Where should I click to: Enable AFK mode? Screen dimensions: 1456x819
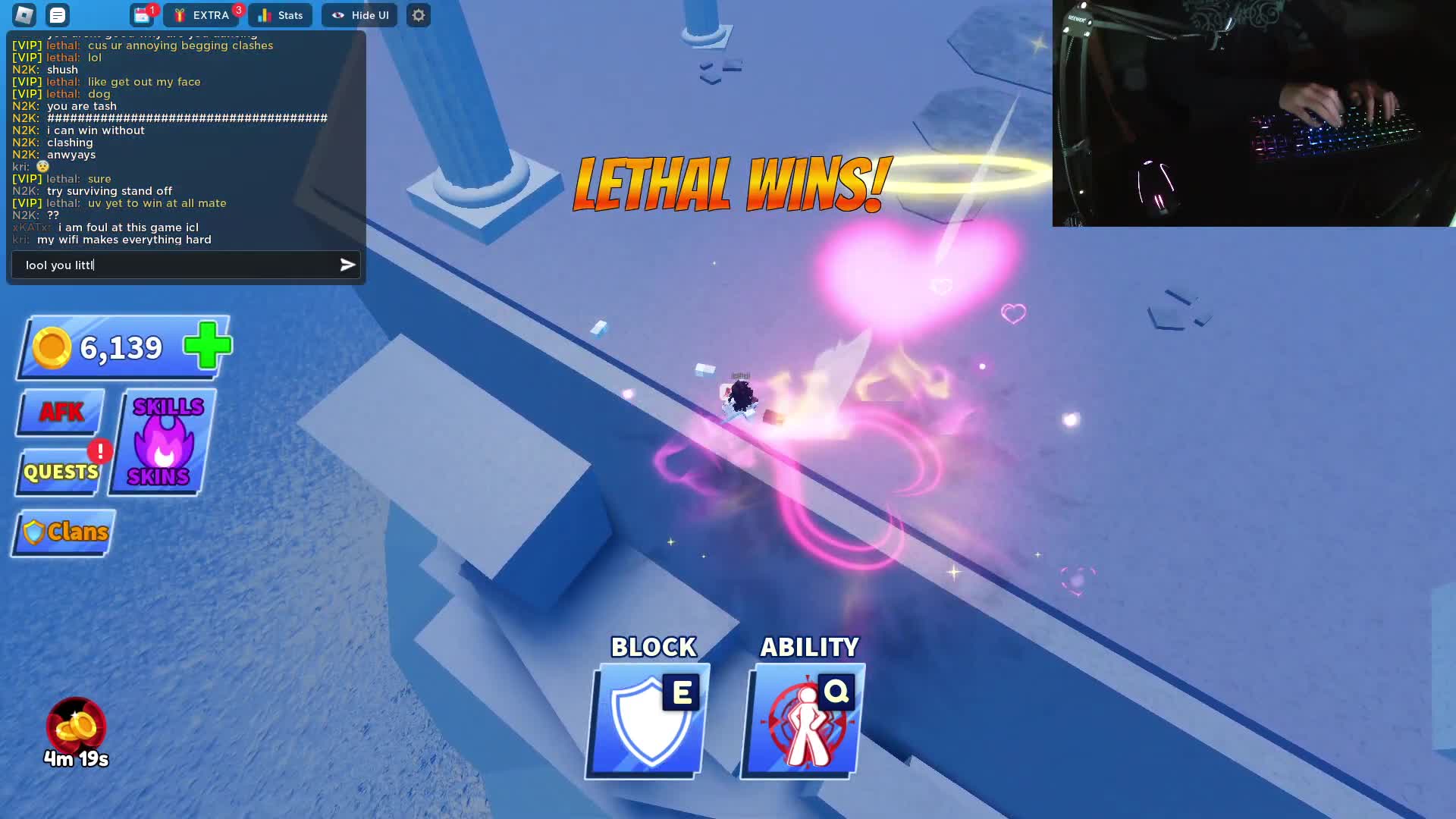pyautogui.click(x=59, y=412)
